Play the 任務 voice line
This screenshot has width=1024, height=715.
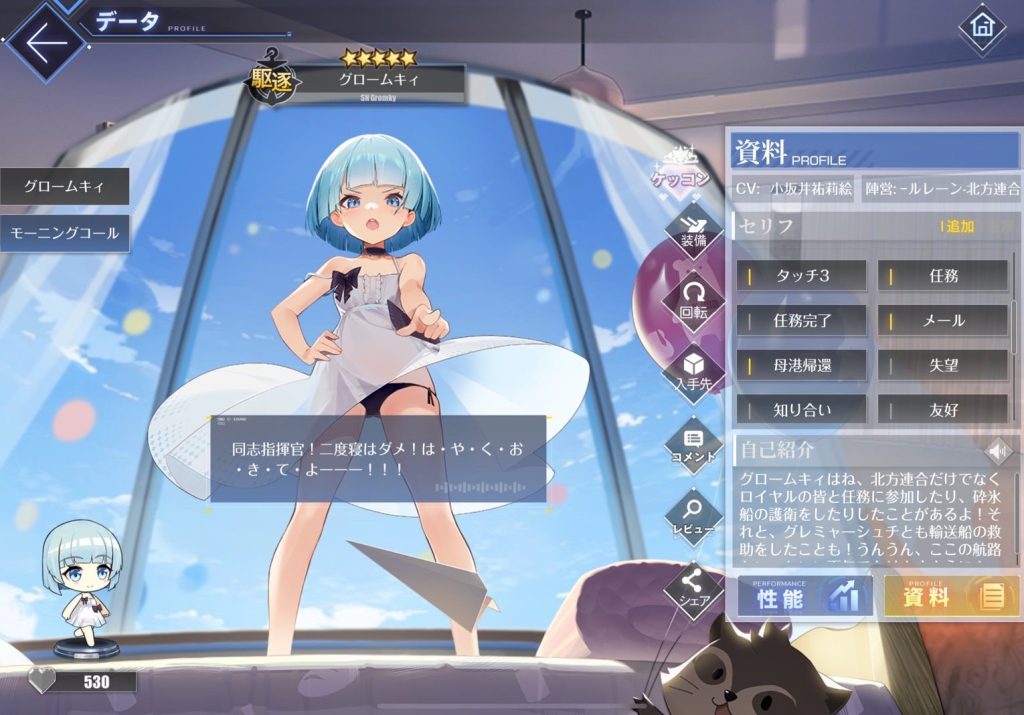coord(943,276)
